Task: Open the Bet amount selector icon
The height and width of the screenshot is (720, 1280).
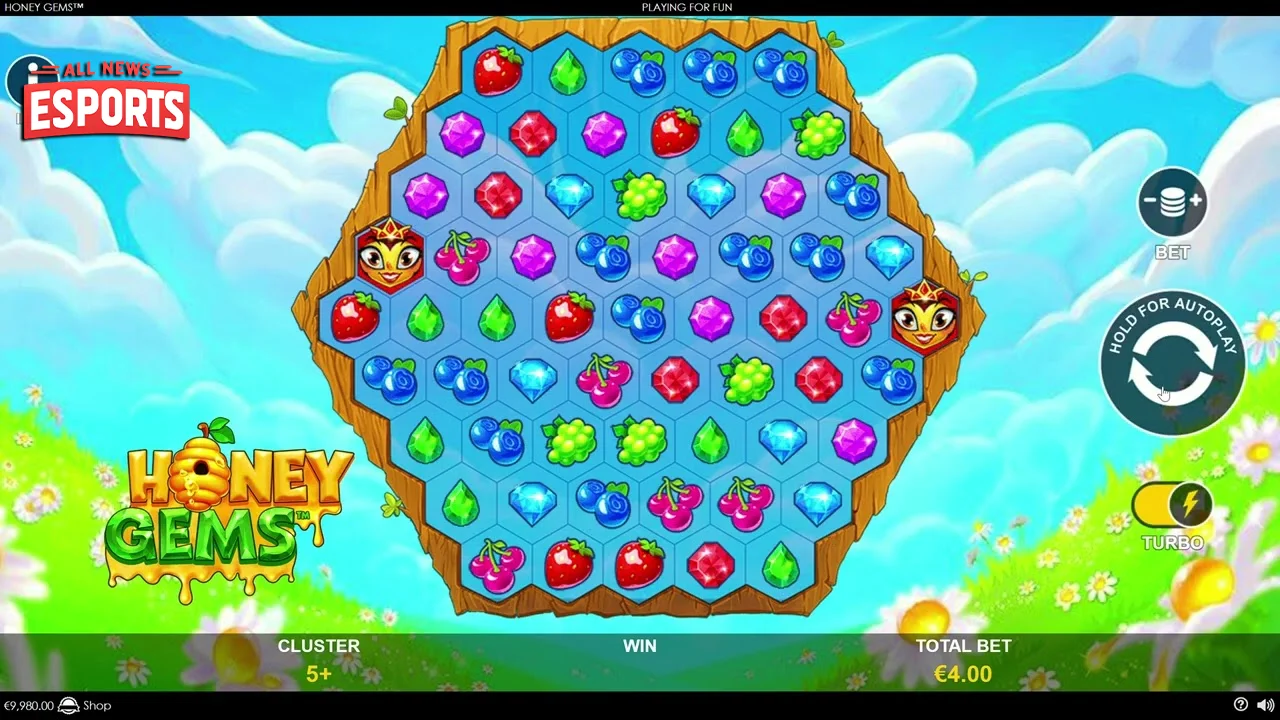Action: pos(1172,203)
